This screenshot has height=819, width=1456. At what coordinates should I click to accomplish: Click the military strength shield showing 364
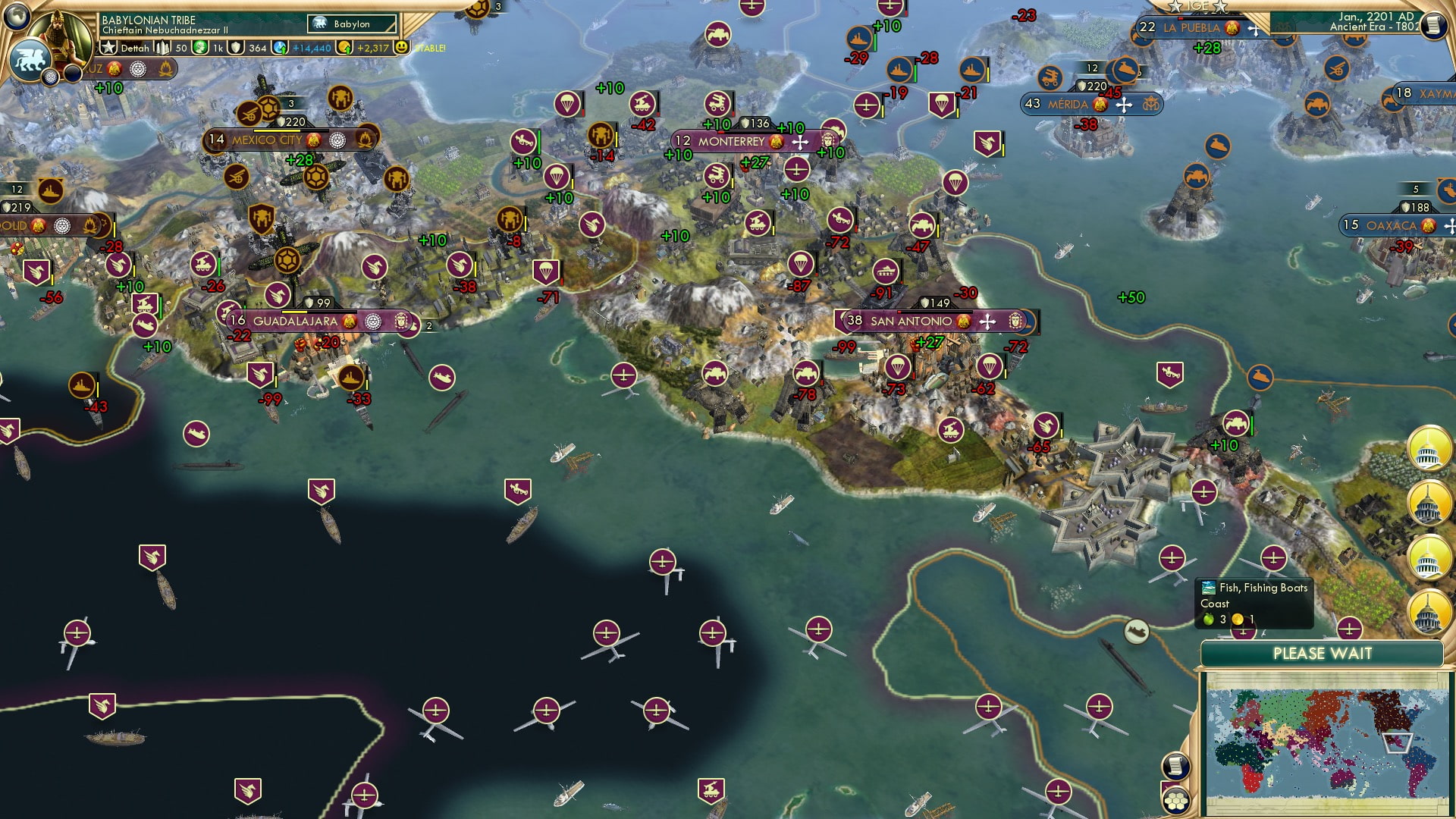237,47
